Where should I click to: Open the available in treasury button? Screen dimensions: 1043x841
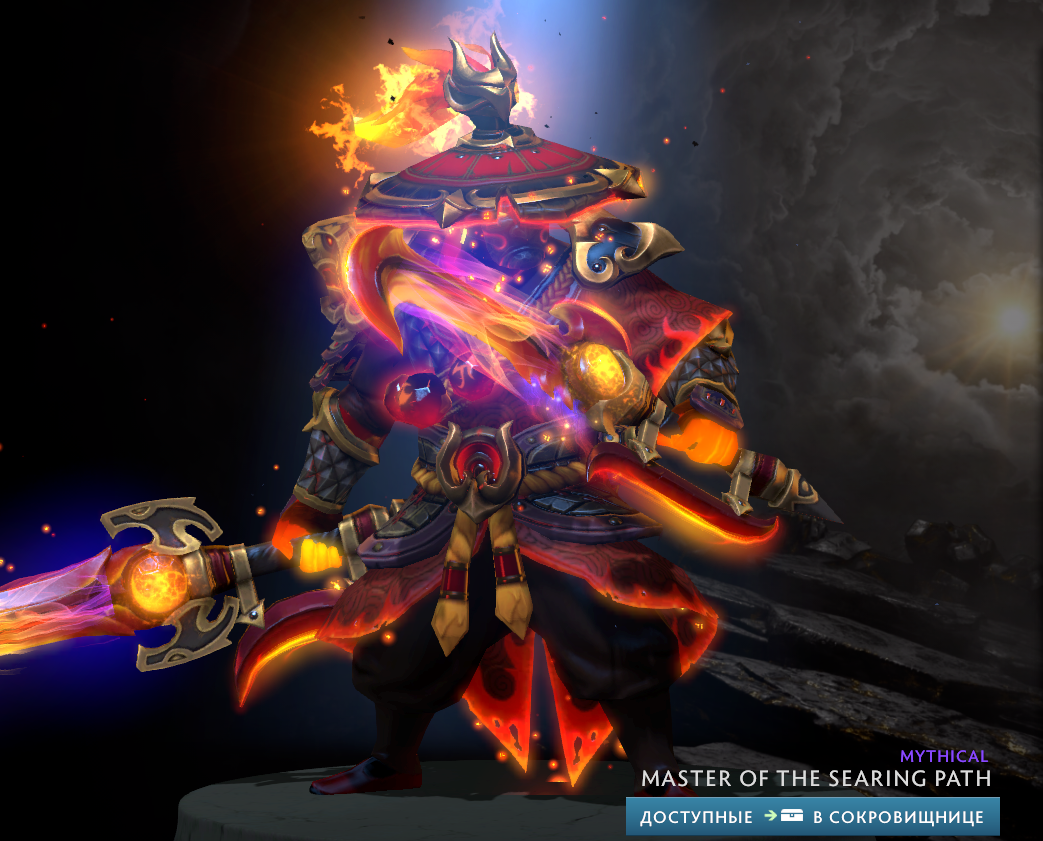(x=812, y=816)
